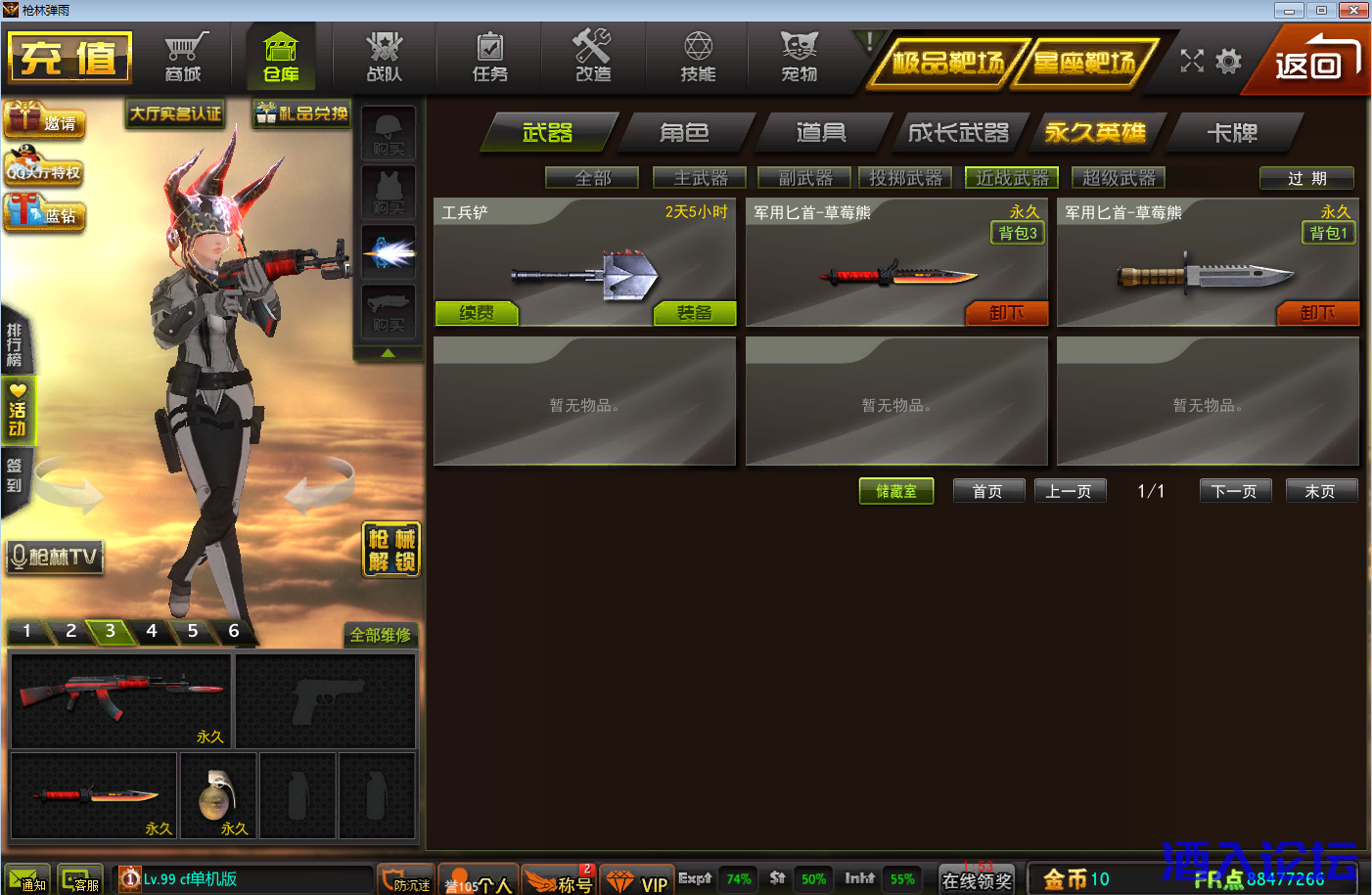Switch to the 卡牌 cards tab
Screen dimensions: 1372x895
tap(1232, 132)
